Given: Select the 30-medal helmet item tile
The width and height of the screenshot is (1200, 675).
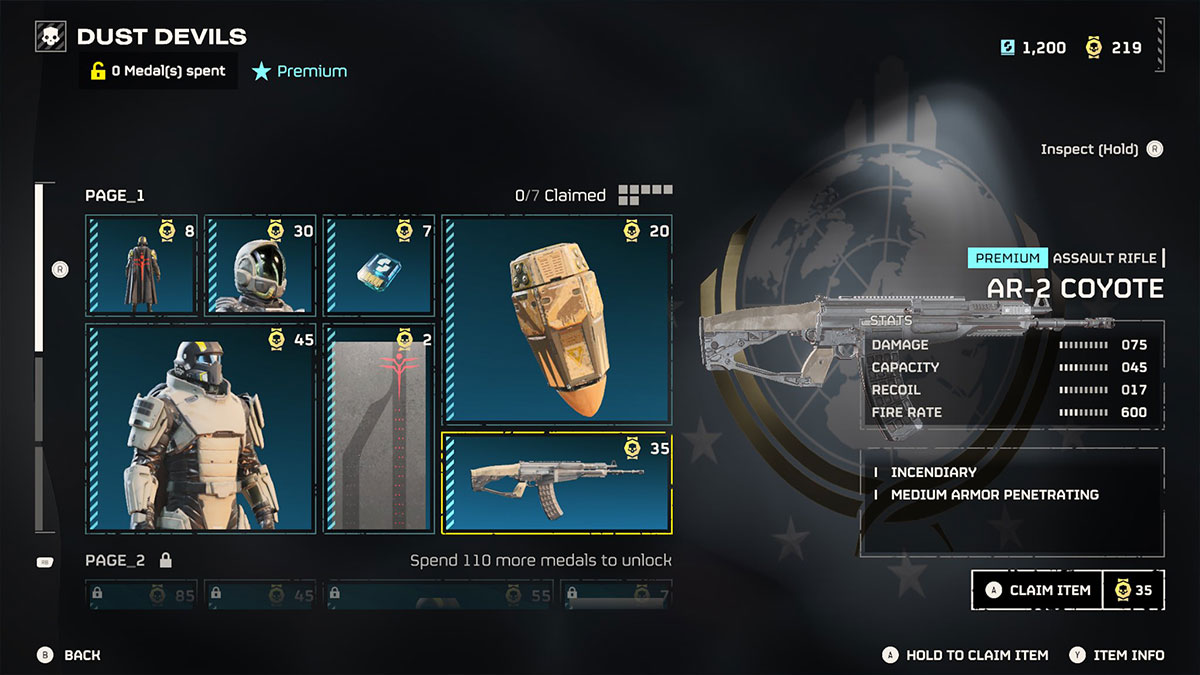Looking at the screenshot, I should tap(260, 266).
